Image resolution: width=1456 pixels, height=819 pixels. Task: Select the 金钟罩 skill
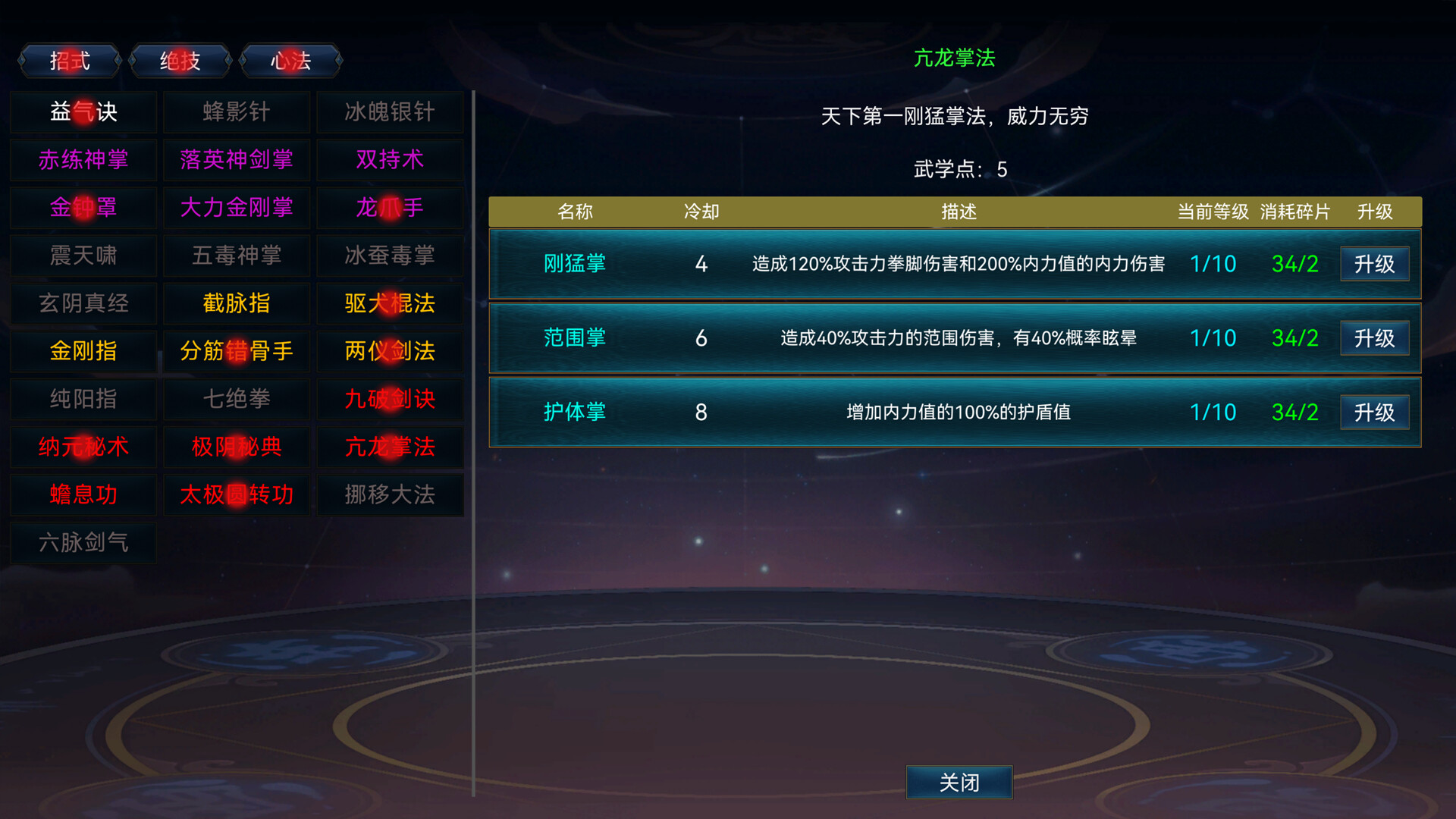point(83,208)
